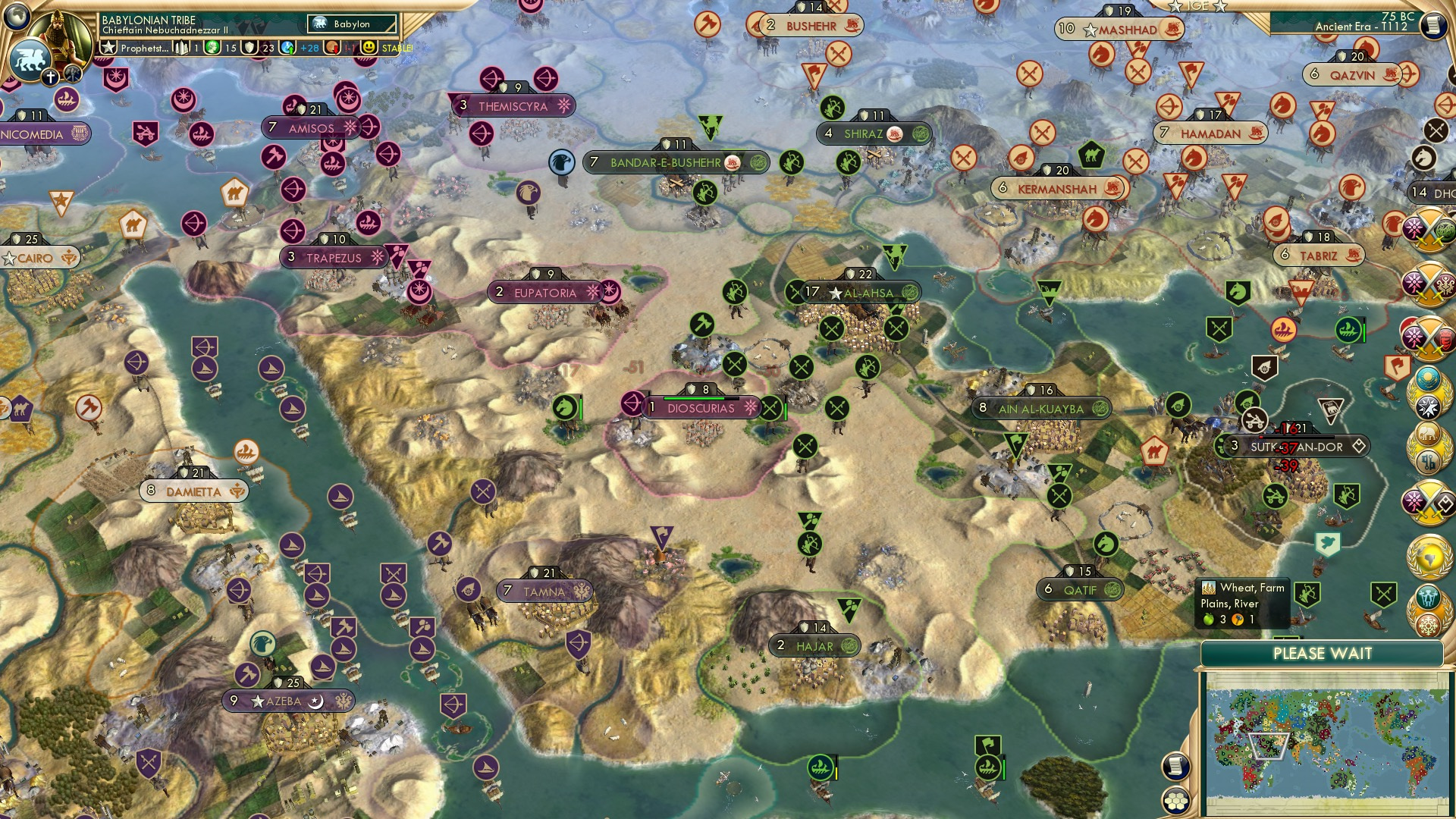Toggle the culture meter next to Prophetst

pos(181,49)
